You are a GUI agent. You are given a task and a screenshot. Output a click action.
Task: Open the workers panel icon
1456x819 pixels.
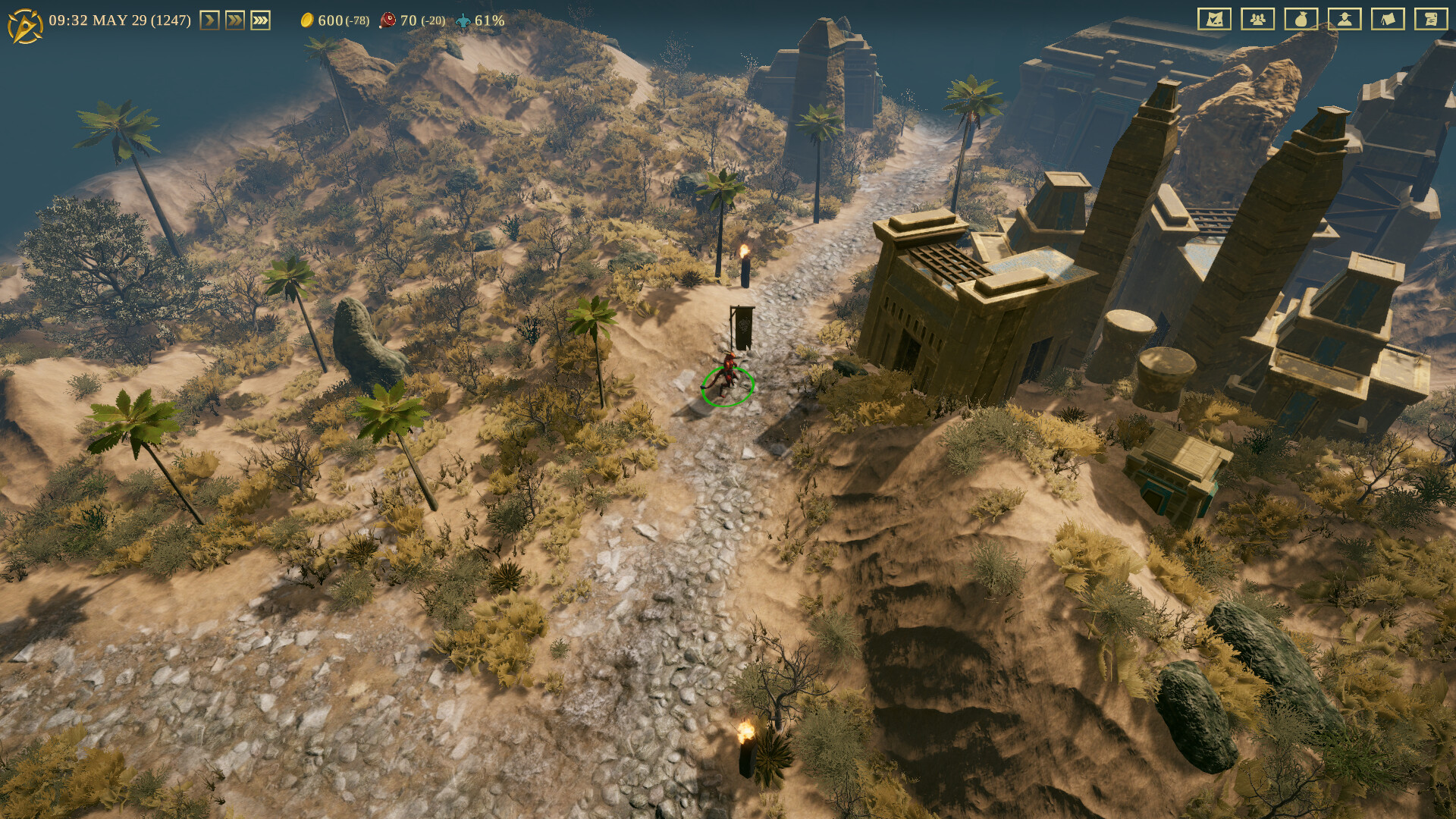click(x=1345, y=20)
